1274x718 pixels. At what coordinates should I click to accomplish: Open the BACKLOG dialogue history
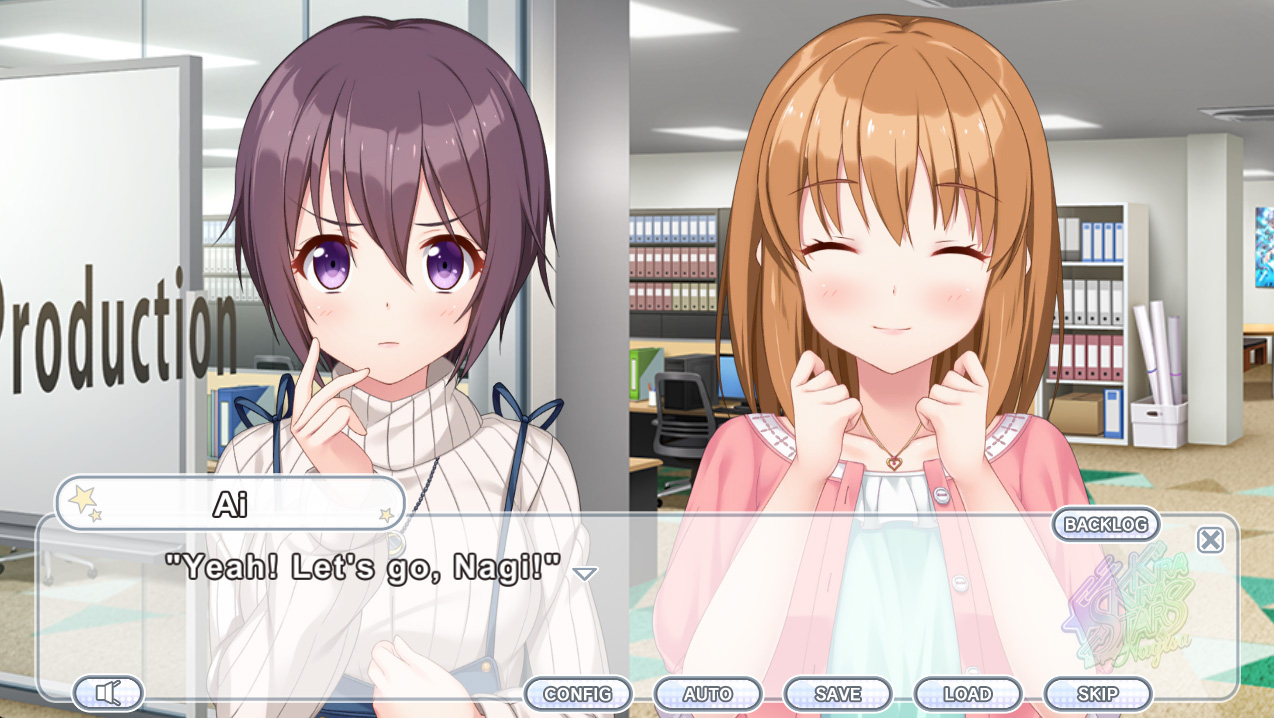(1105, 524)
